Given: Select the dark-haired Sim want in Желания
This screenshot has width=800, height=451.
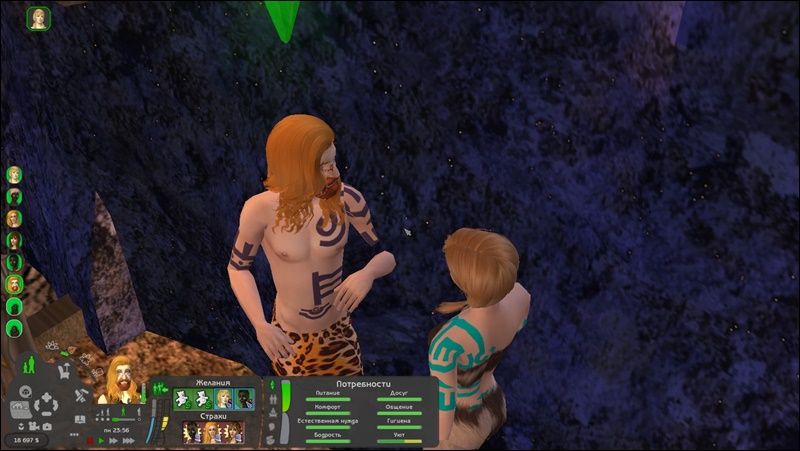Looking at the screenshot, I should click(x=244, y=399).
